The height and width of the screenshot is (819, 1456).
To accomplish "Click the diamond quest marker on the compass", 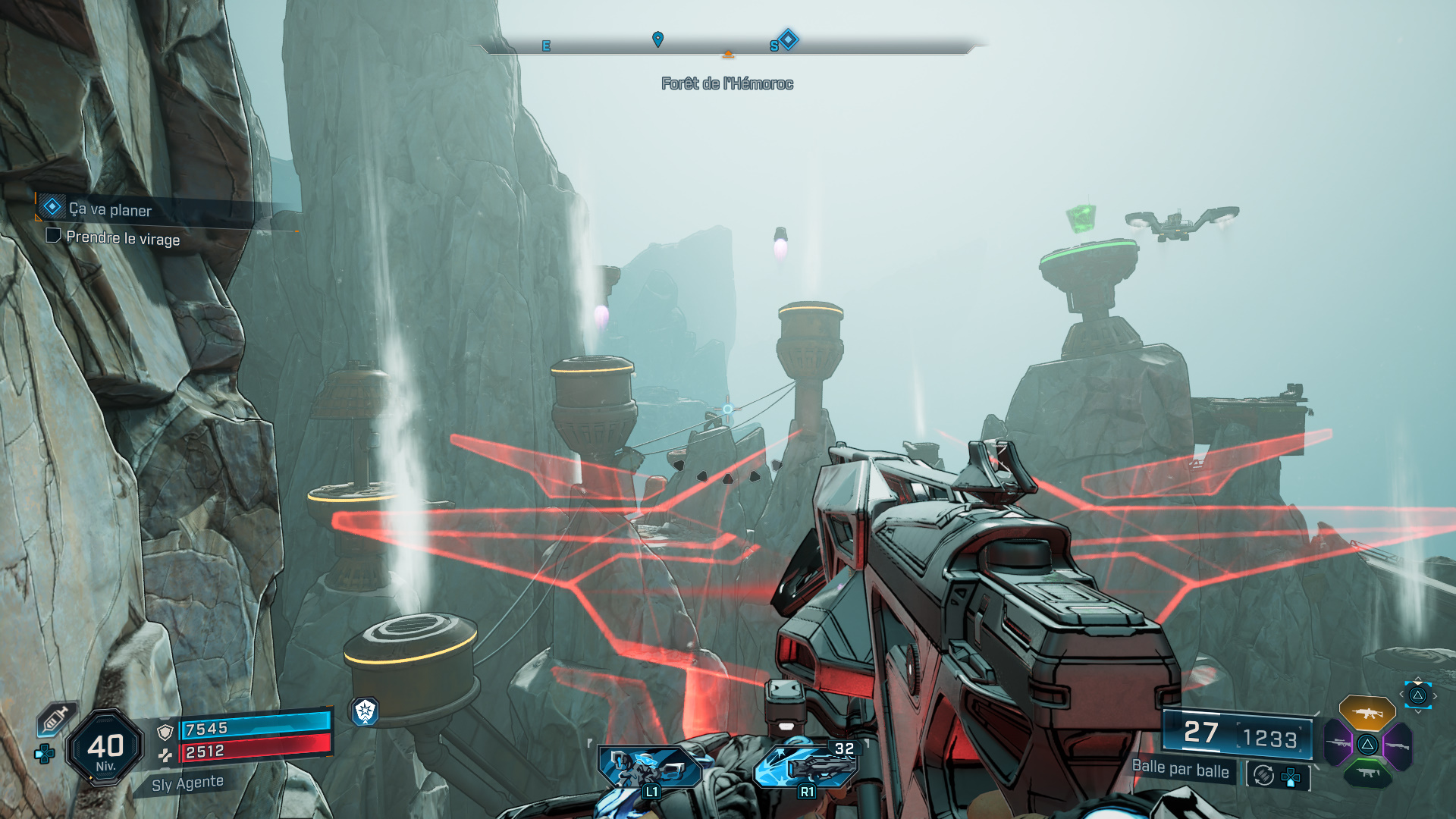I will pos(789,39).
